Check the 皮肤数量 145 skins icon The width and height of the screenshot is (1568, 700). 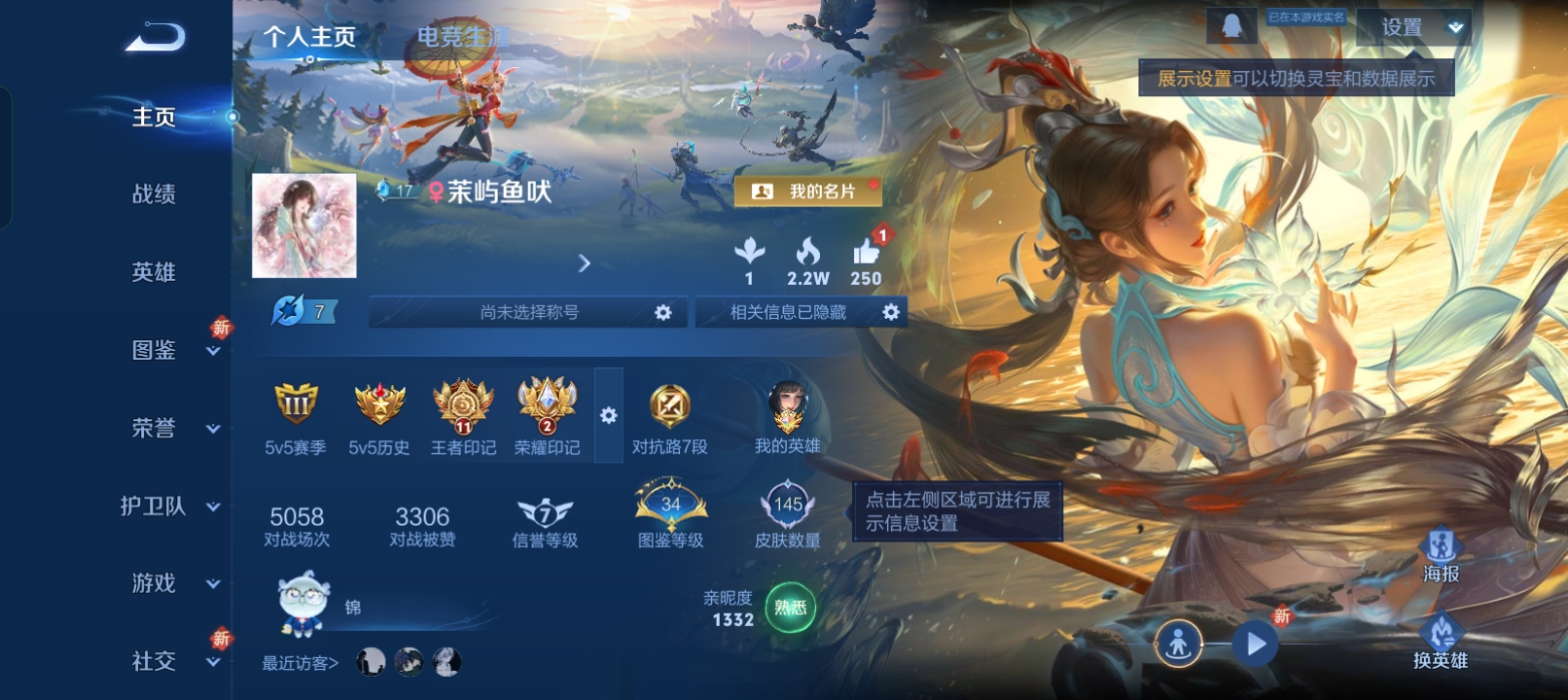pyautogui.click(x=788, y=506)
